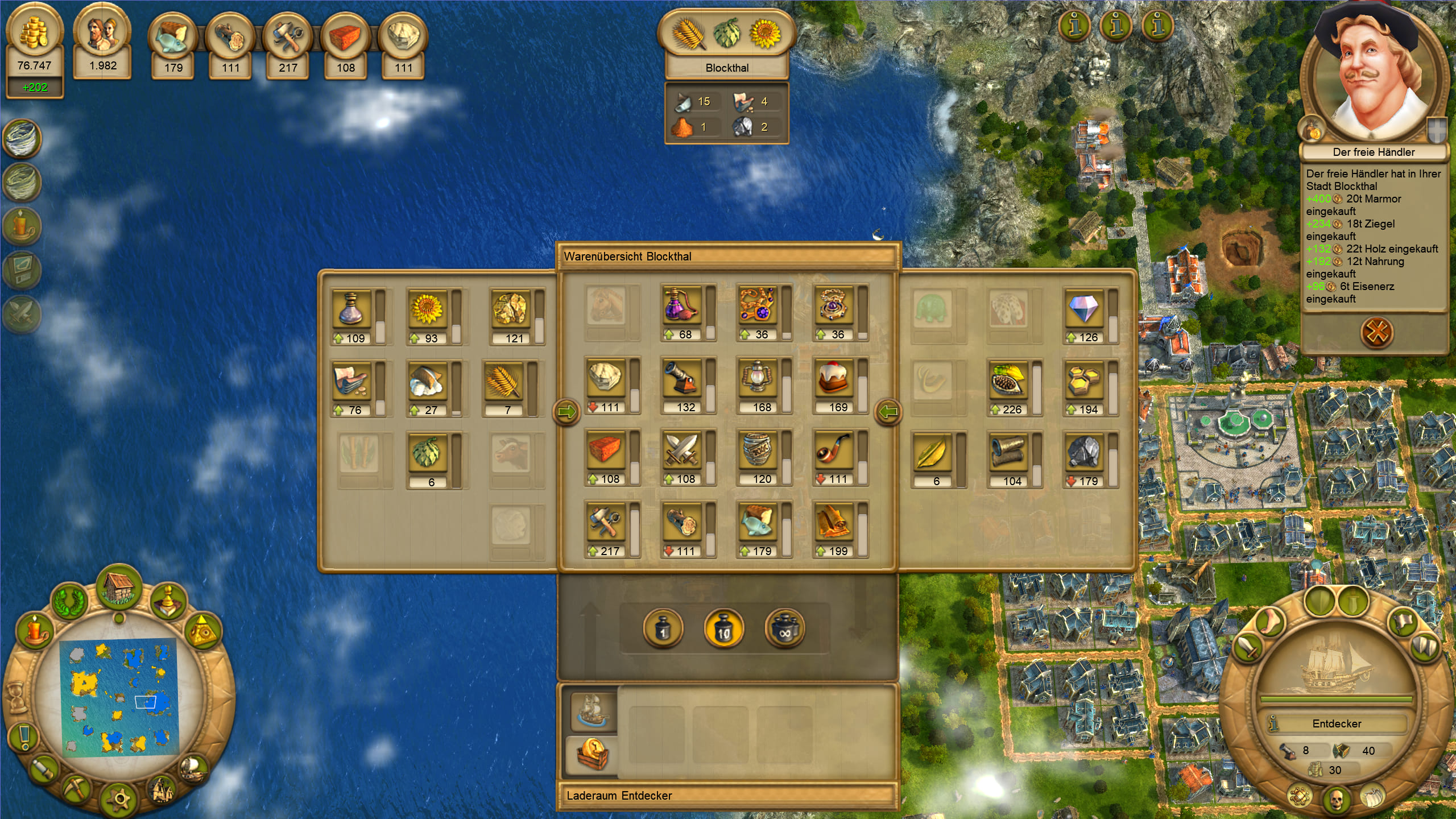Pick the tobacco pipe goods slot

tap(834, 451)
